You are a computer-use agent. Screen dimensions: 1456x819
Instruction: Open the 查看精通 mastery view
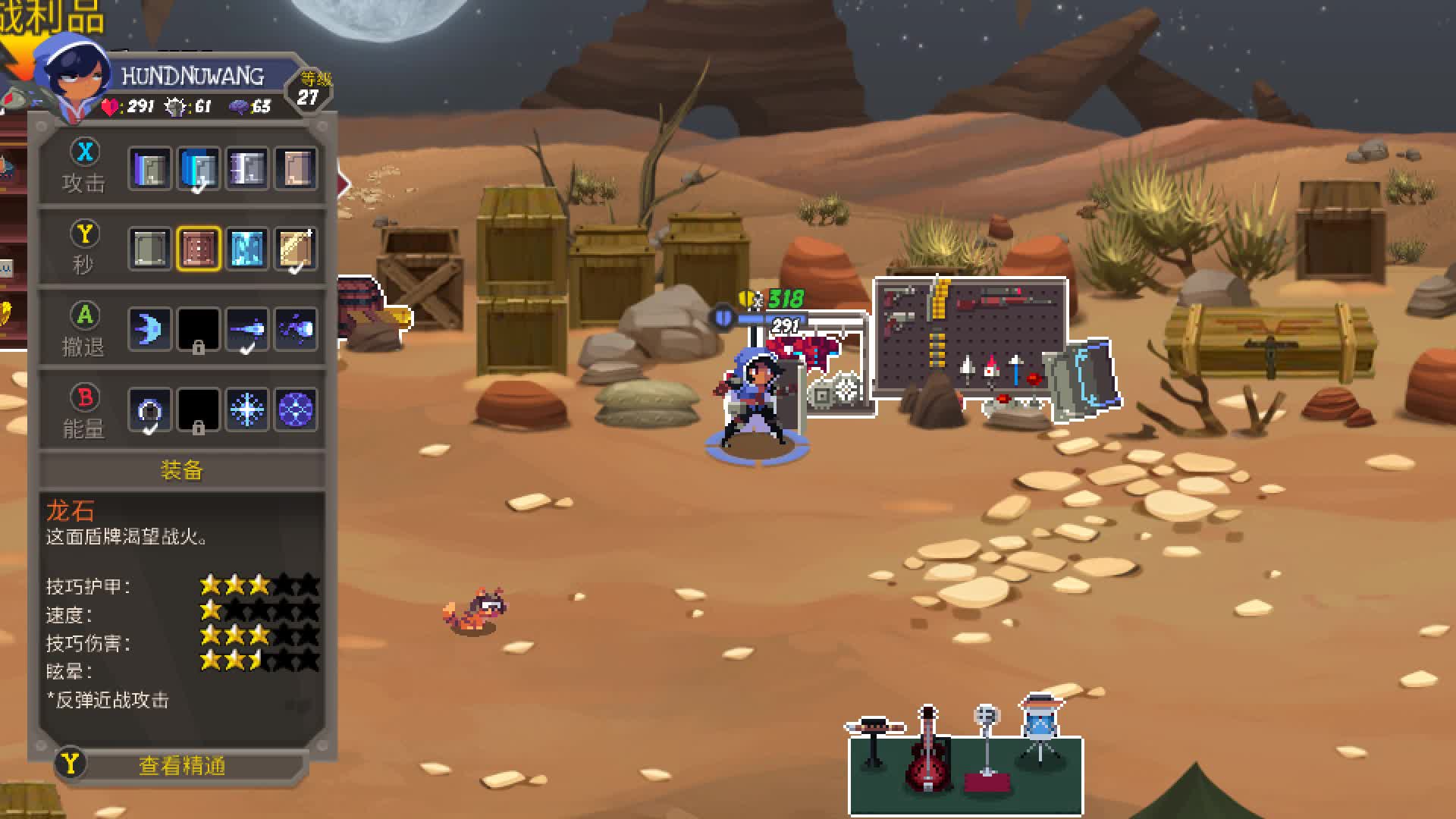(182, 766)
